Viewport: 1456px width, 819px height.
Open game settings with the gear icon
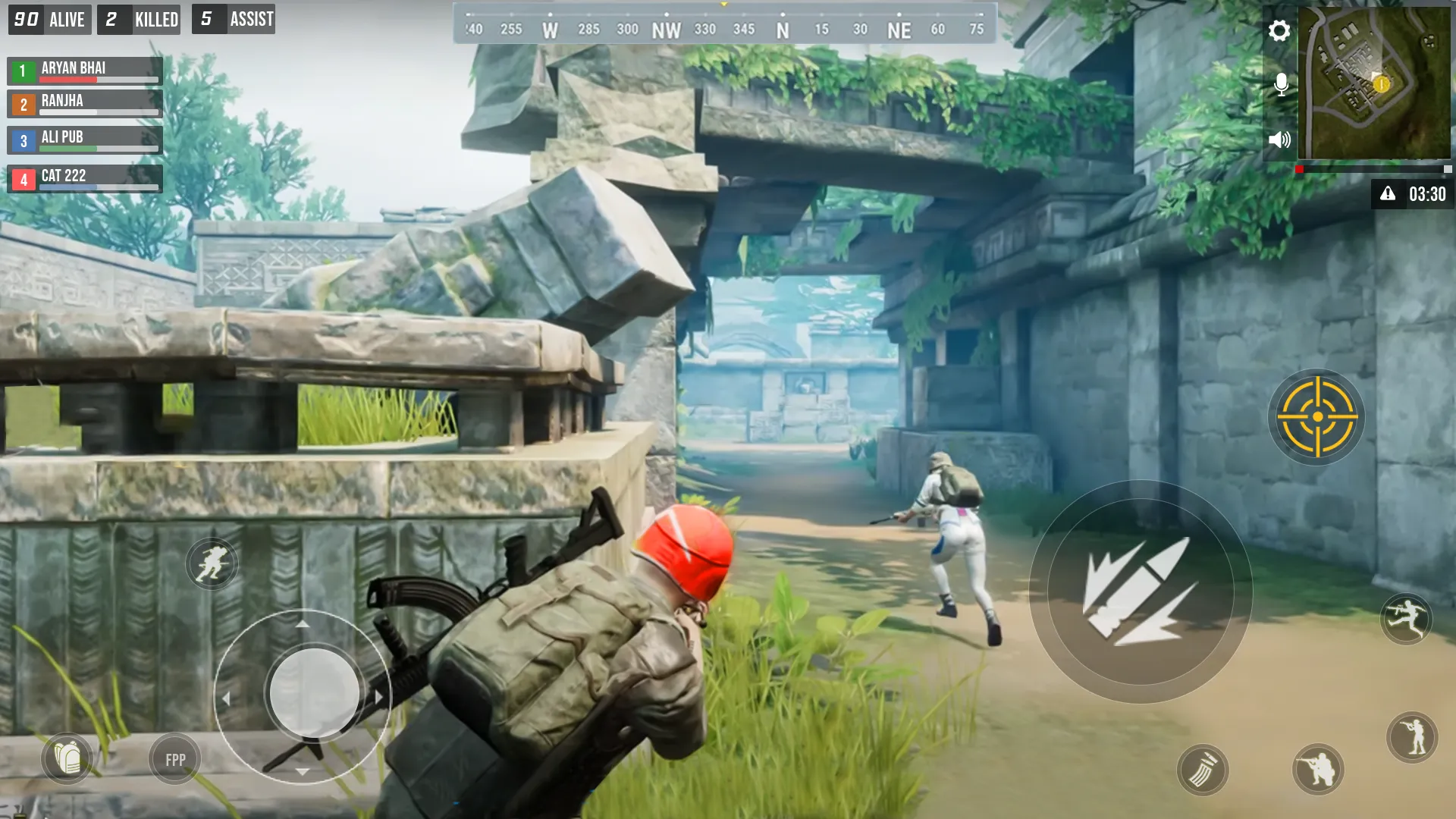pos(1280,32)
